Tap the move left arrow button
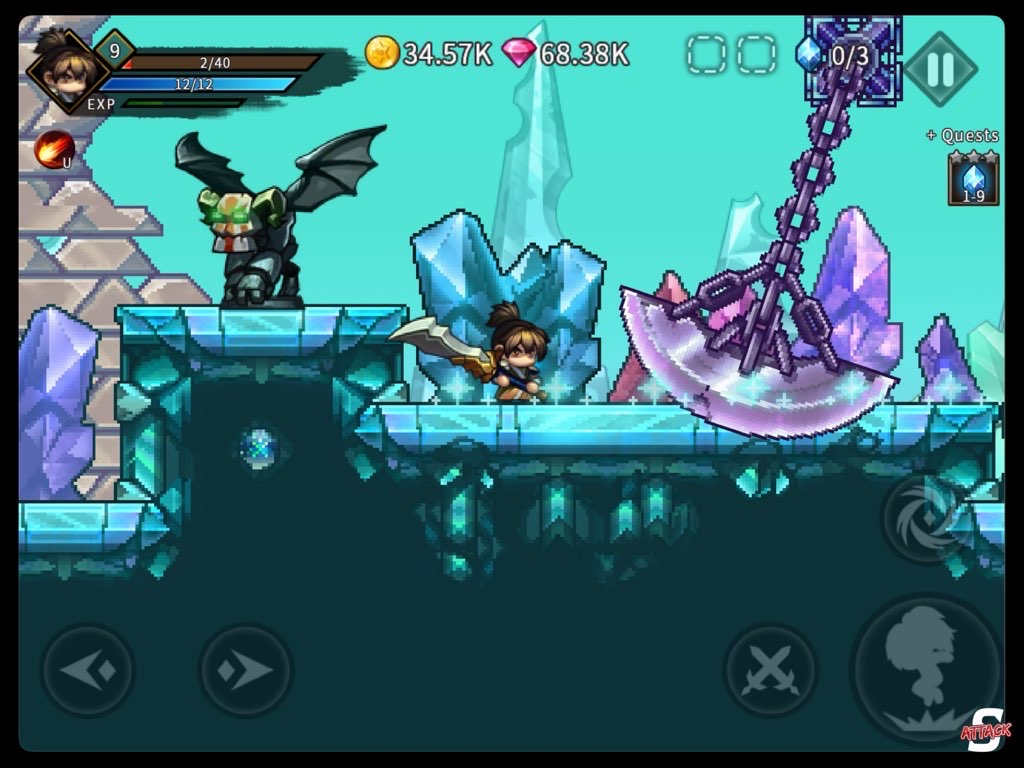 tap(88, 669)
